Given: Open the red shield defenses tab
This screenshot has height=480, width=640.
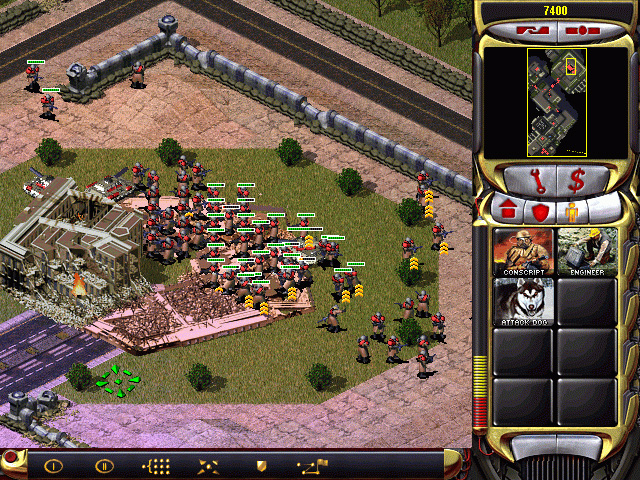Looking at the screenshot, I should 540,211.
